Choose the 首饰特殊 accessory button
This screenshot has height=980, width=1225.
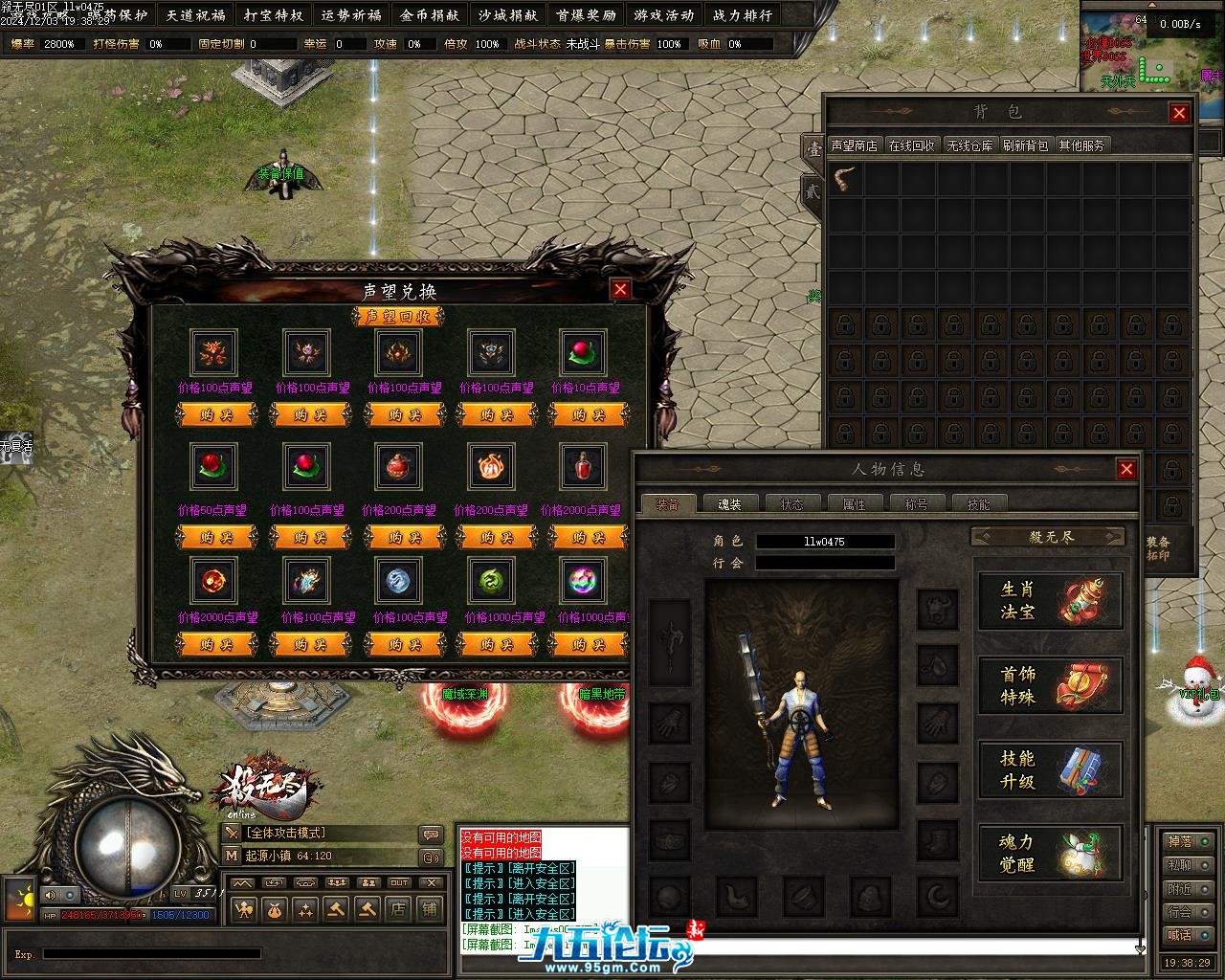(1050, 685)
